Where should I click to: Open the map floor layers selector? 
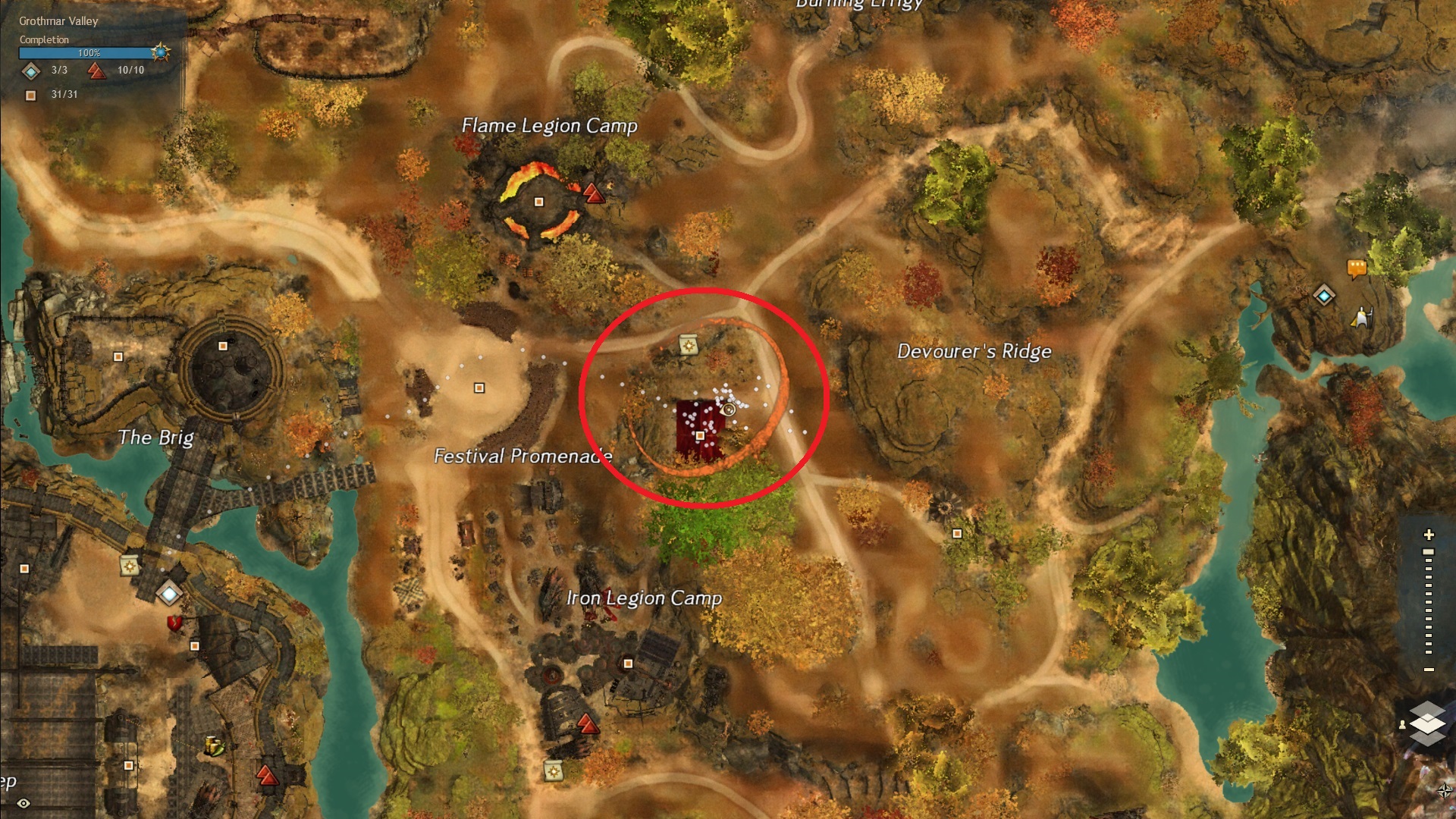(1427, 723)
